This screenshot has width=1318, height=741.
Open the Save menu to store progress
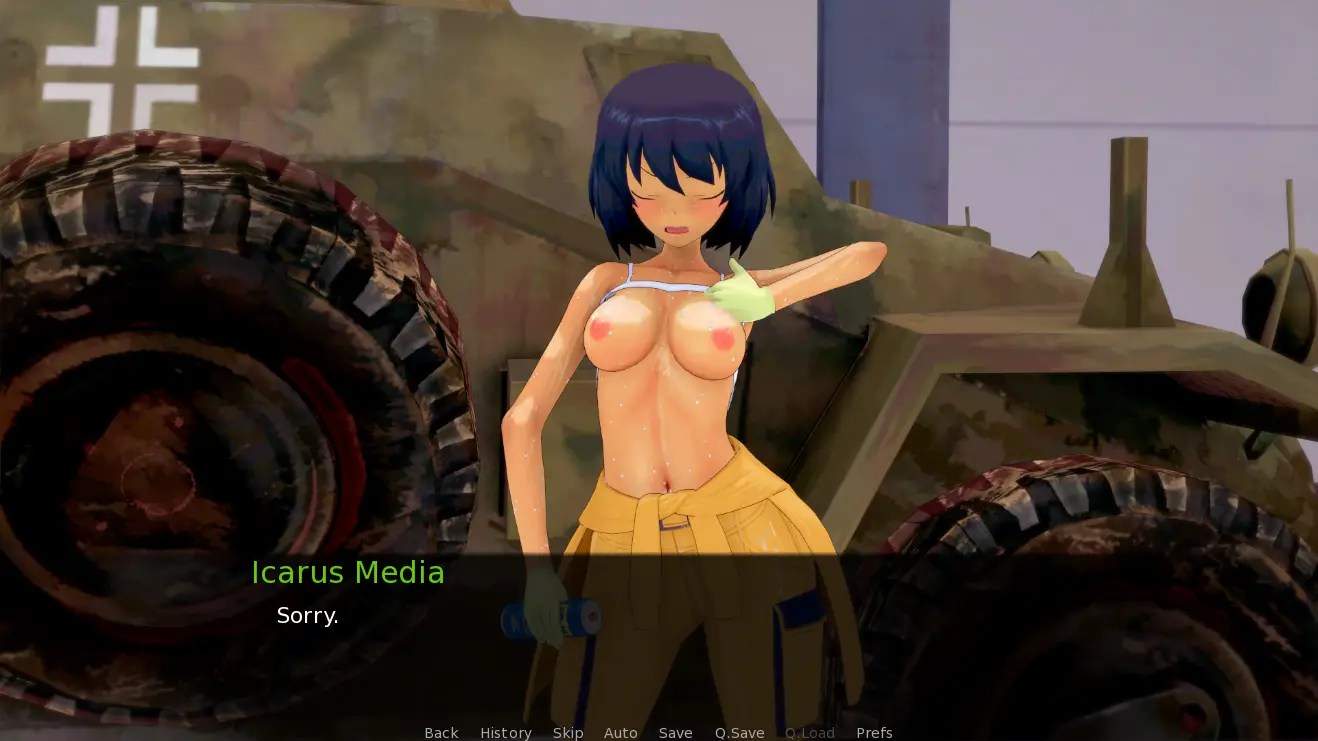click(x=675, y=732)
